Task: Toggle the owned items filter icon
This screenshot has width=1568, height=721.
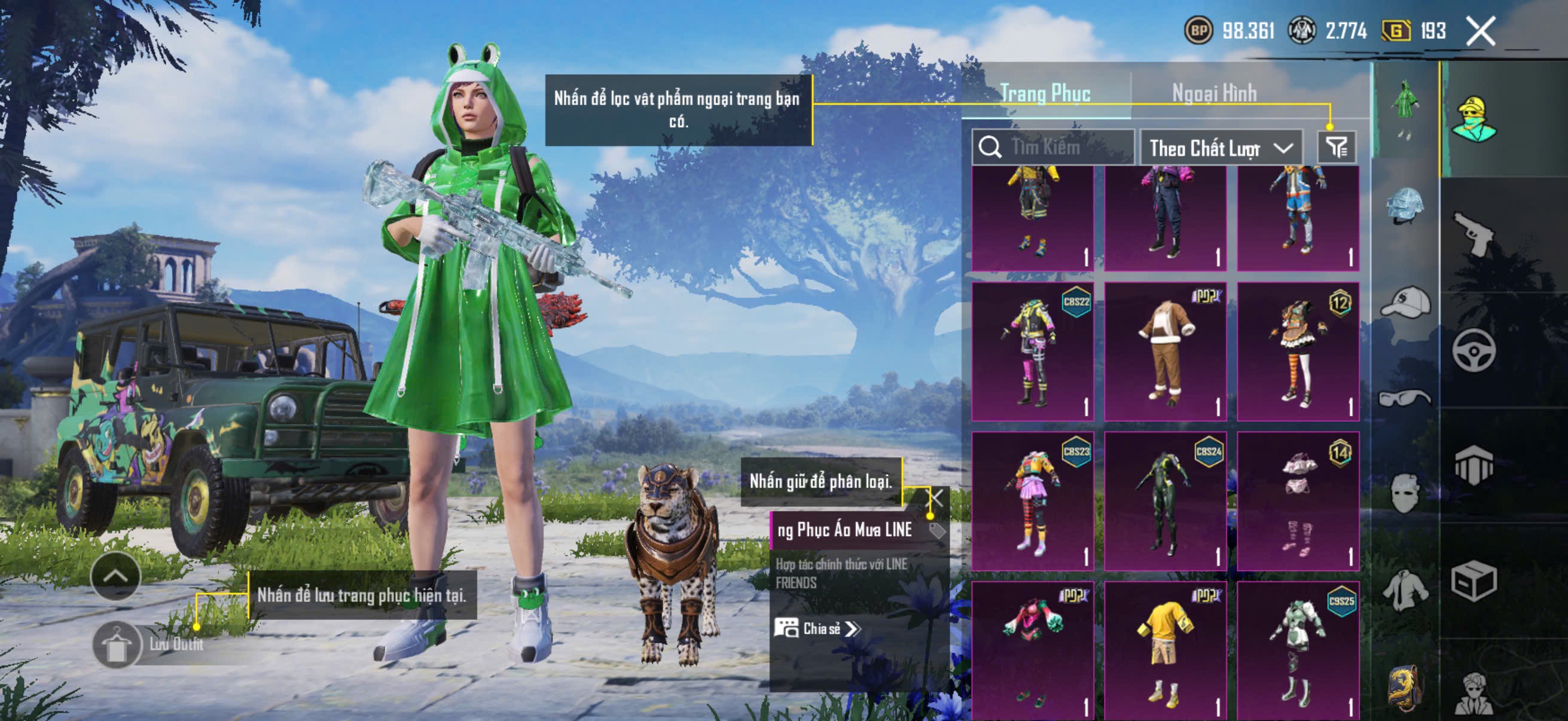Action: pos(1336,147)
